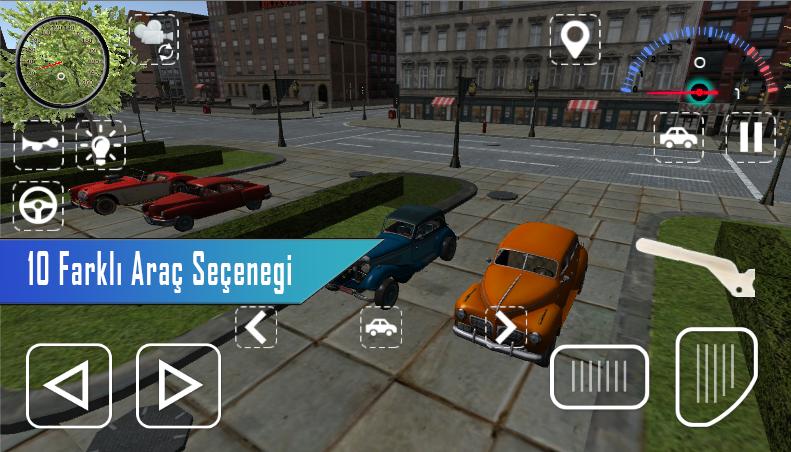This screenshot has width=791, height=452.
Task: Steer left with the arrow button
Action: (68, 385)
